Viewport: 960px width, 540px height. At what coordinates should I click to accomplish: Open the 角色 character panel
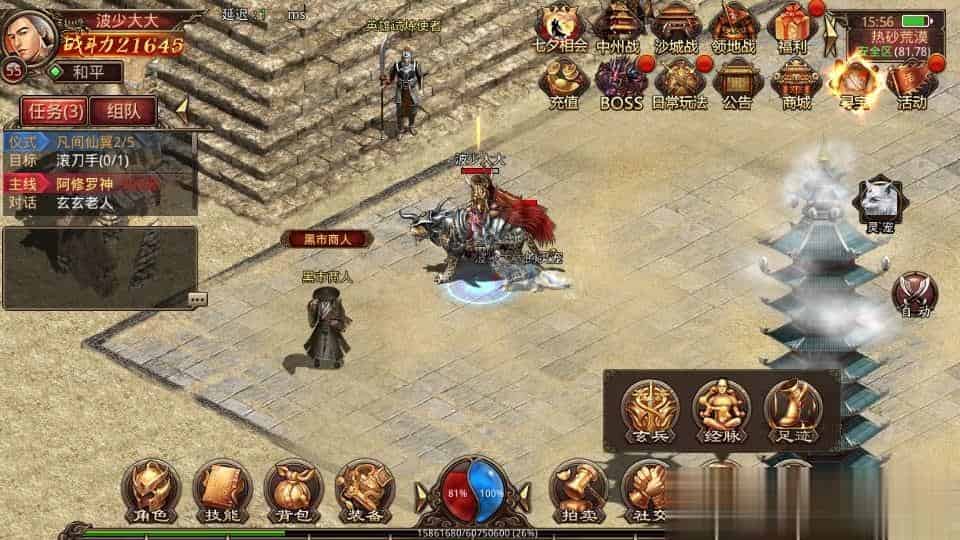point(150,490)
